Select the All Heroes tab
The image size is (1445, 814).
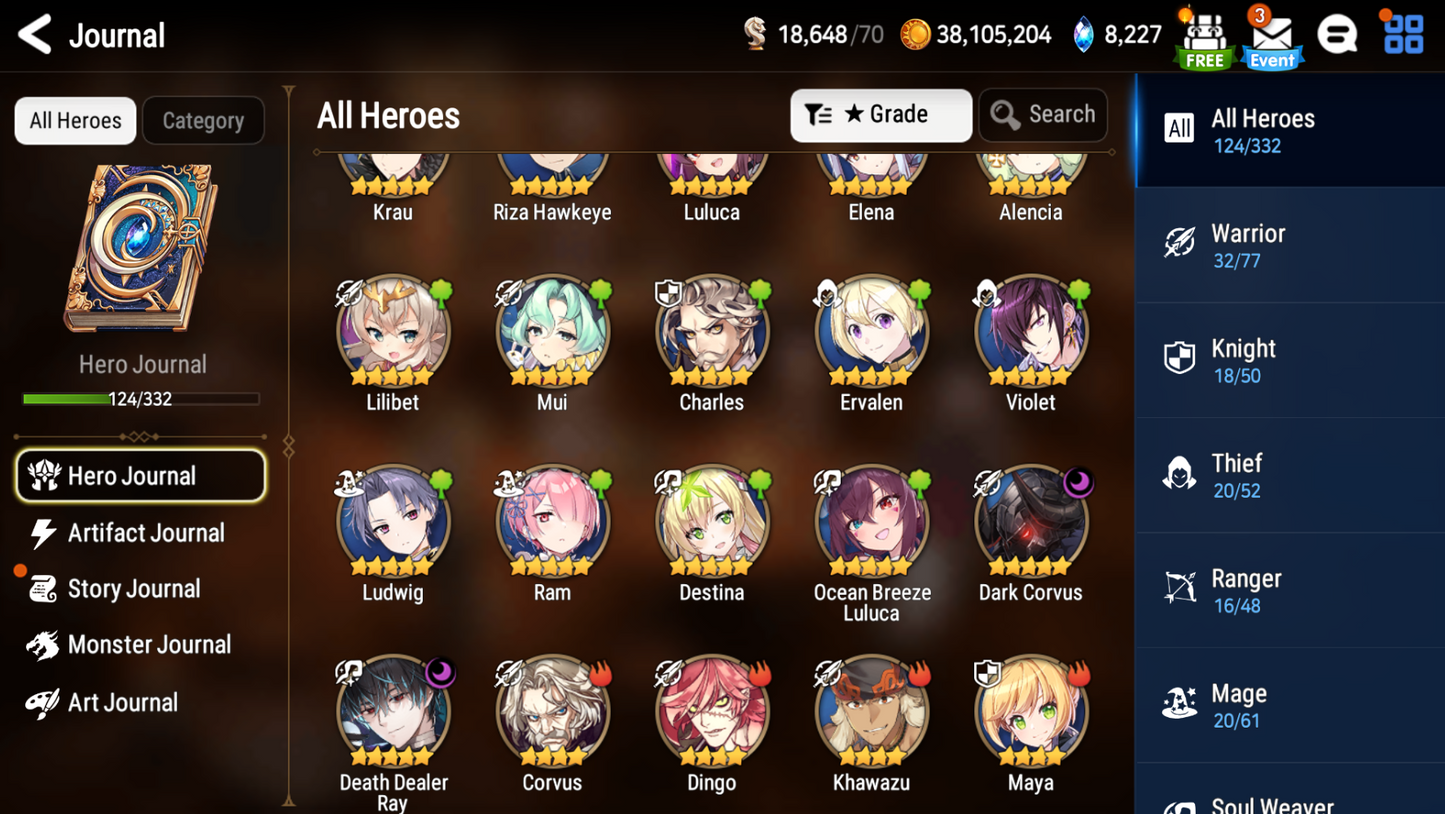point(74,120)
